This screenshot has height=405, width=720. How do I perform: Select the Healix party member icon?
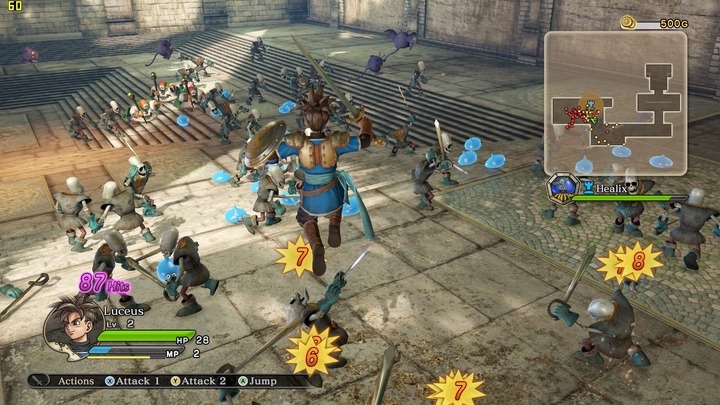[563, 187]
